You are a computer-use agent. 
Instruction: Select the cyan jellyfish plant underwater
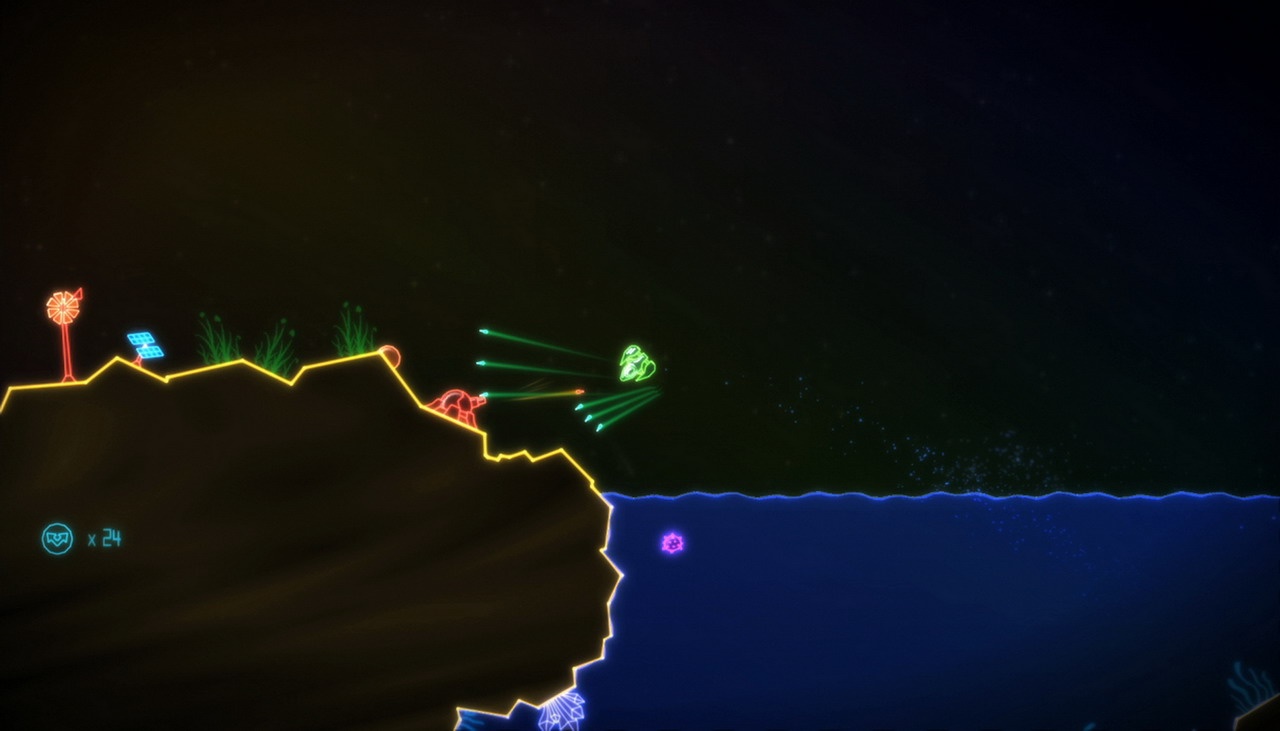tap(565, 710)
